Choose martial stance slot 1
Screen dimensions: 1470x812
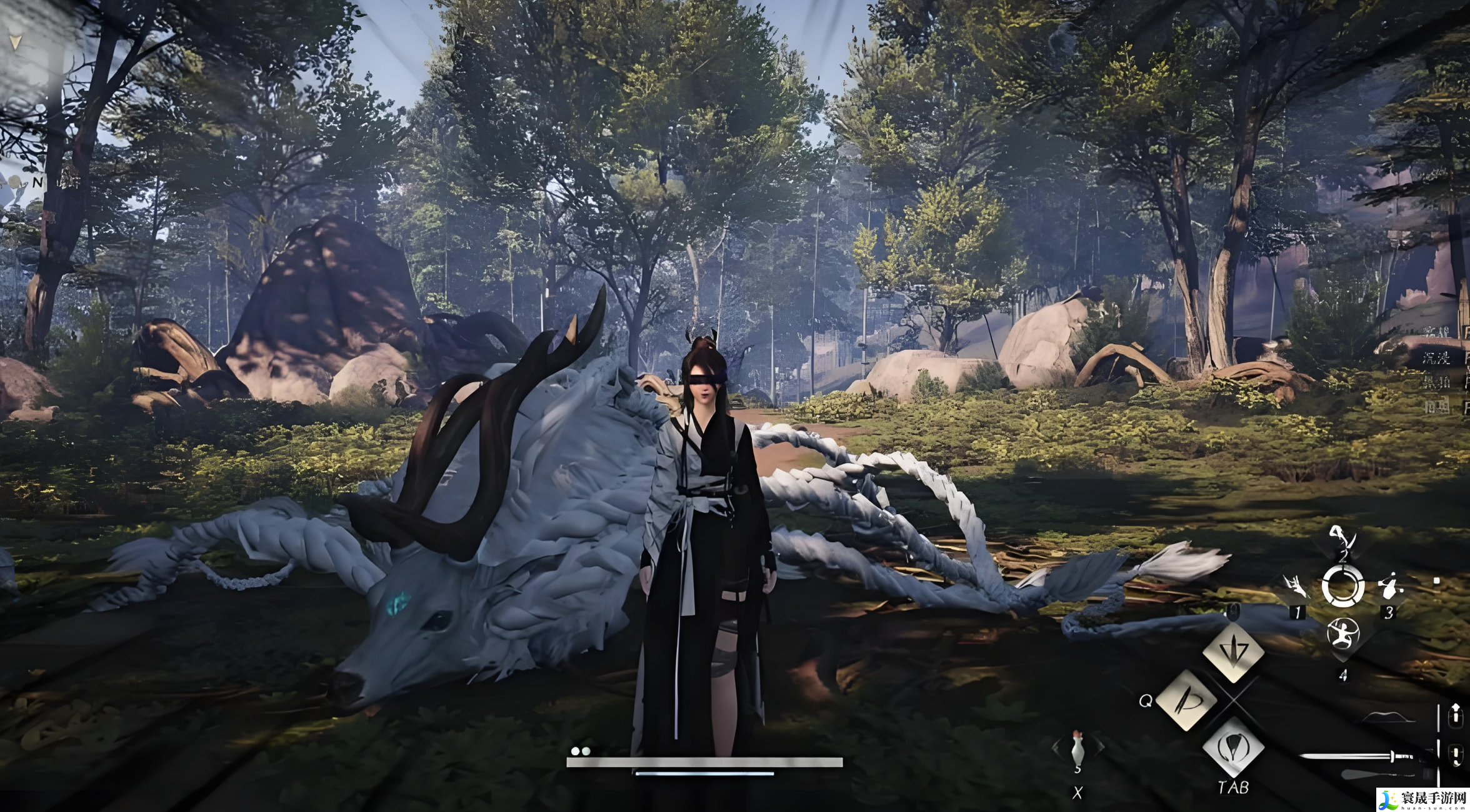(1295, 587)
